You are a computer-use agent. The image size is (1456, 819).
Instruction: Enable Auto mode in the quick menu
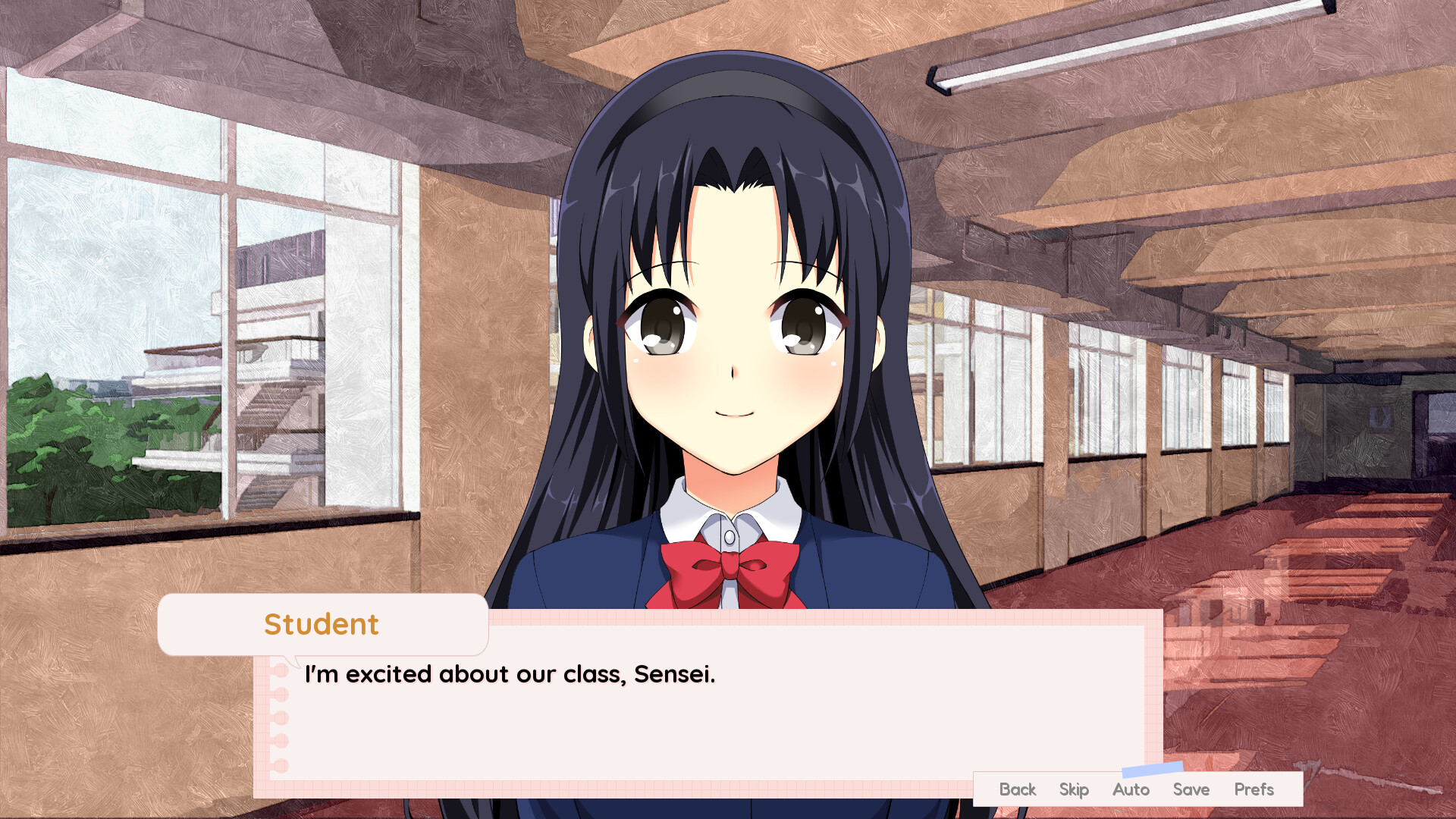click(x=1130, y=789)
